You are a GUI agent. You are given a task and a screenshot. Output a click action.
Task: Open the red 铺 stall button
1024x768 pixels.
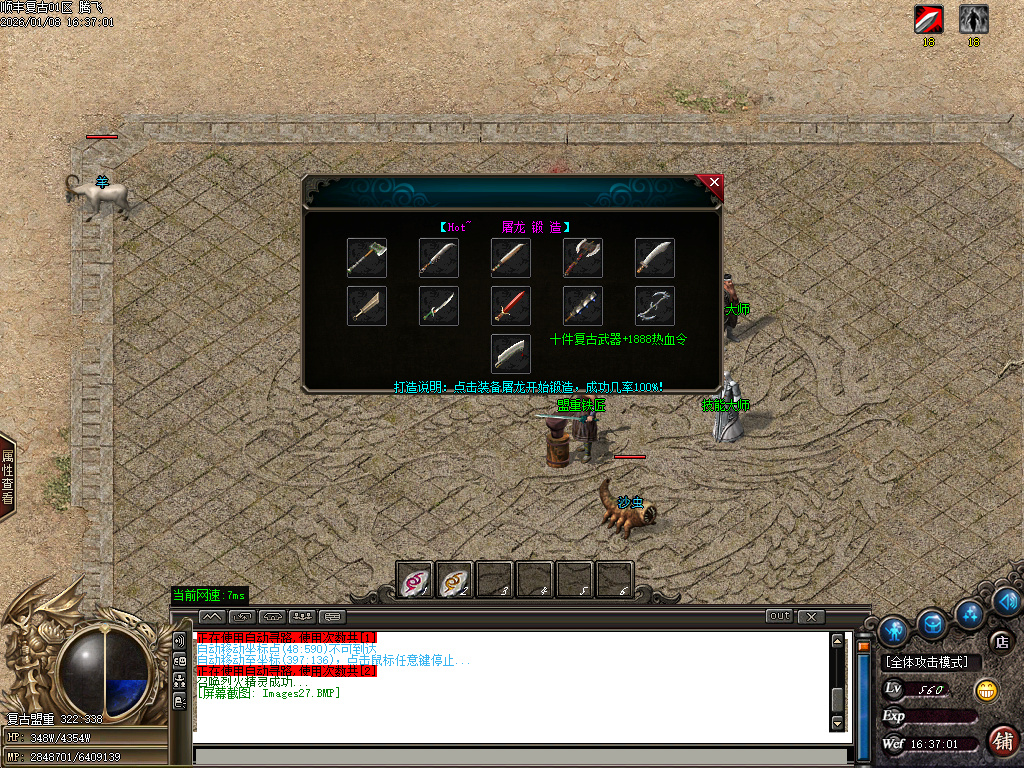tap(1002, 740)
